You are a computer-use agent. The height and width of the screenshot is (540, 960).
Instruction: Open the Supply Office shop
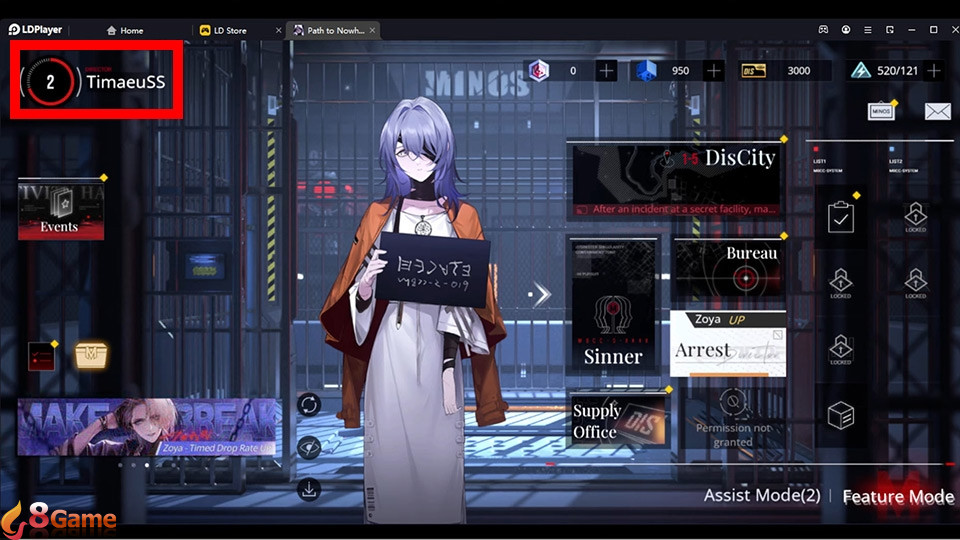tap(618, 419)
